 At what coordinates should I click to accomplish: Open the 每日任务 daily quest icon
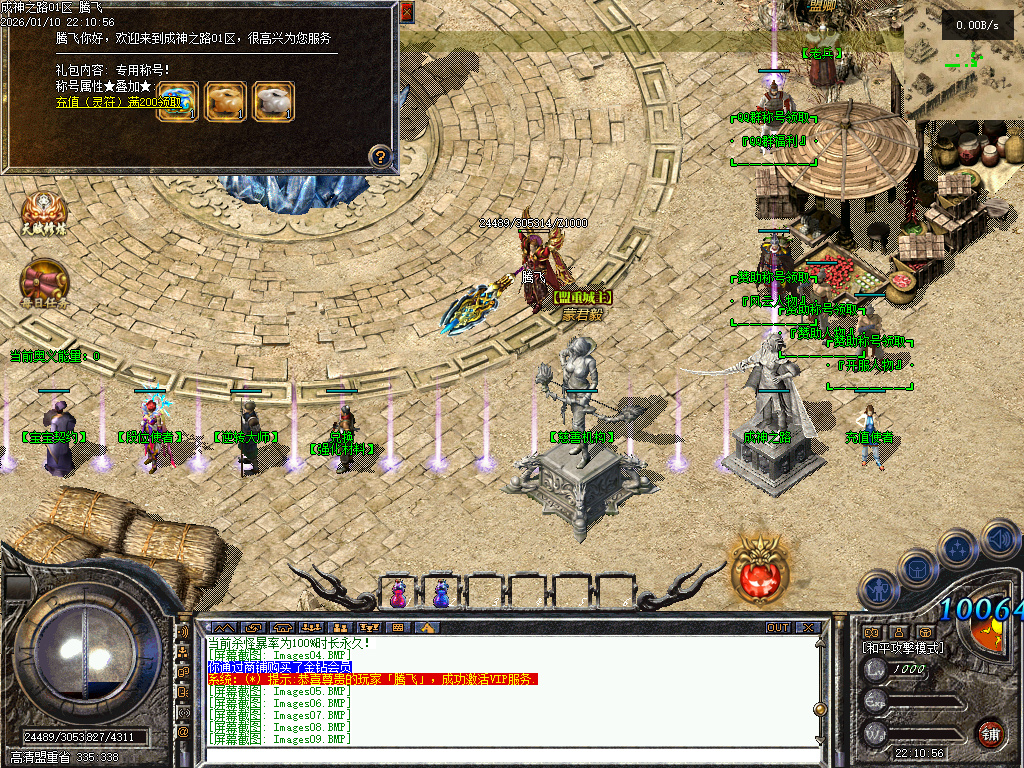click(45, 283)
